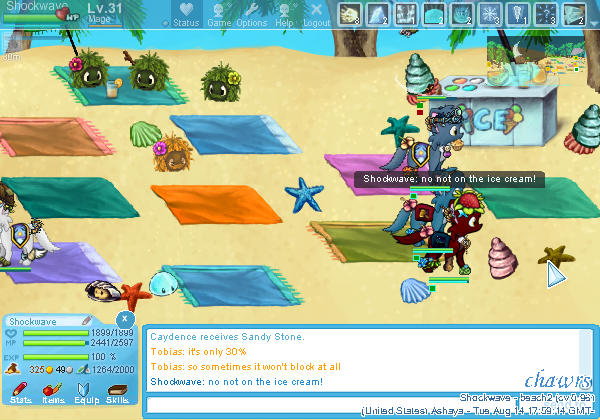Click the pencil edit icon beside Shockwave
600x420 pixels.
pos(88,321)
